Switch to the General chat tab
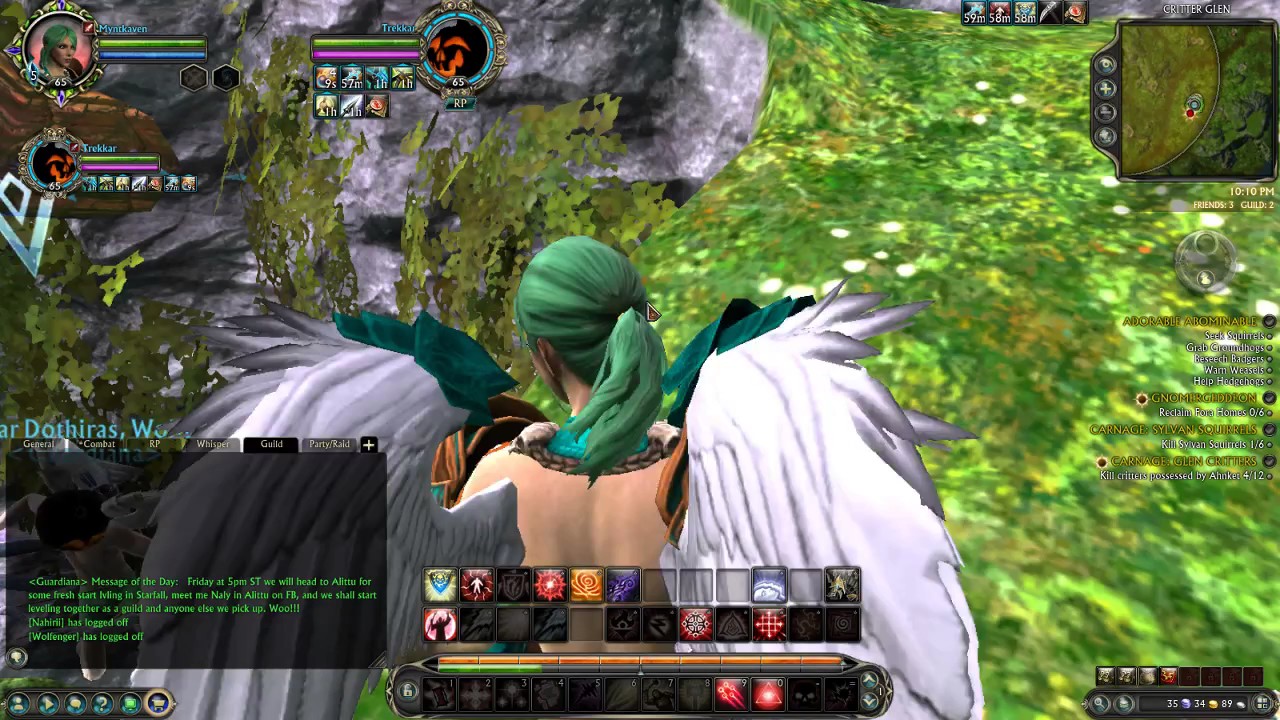 pos(39,444)
